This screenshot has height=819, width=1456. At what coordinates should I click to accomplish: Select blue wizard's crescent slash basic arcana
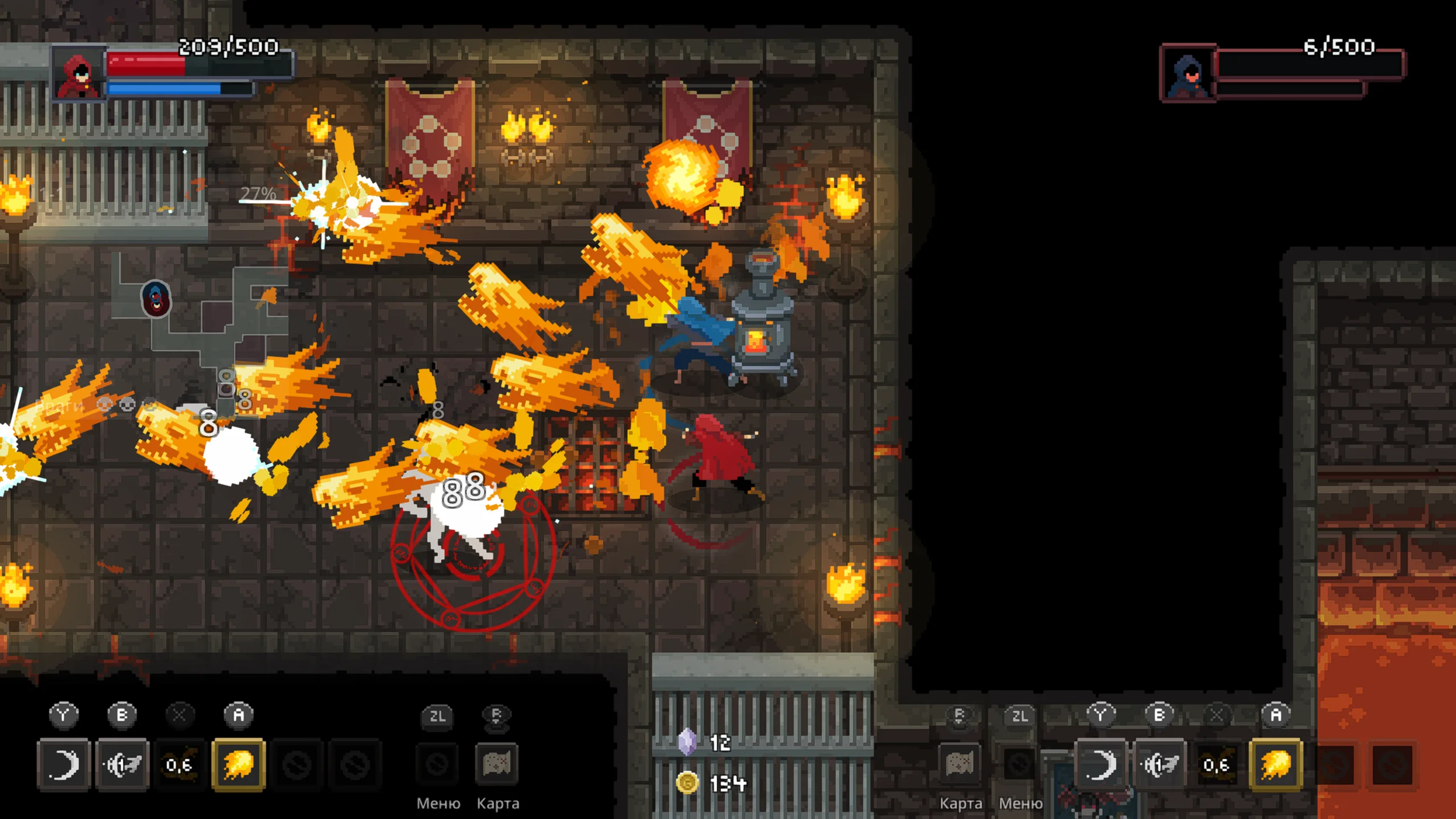[1101, 764]
